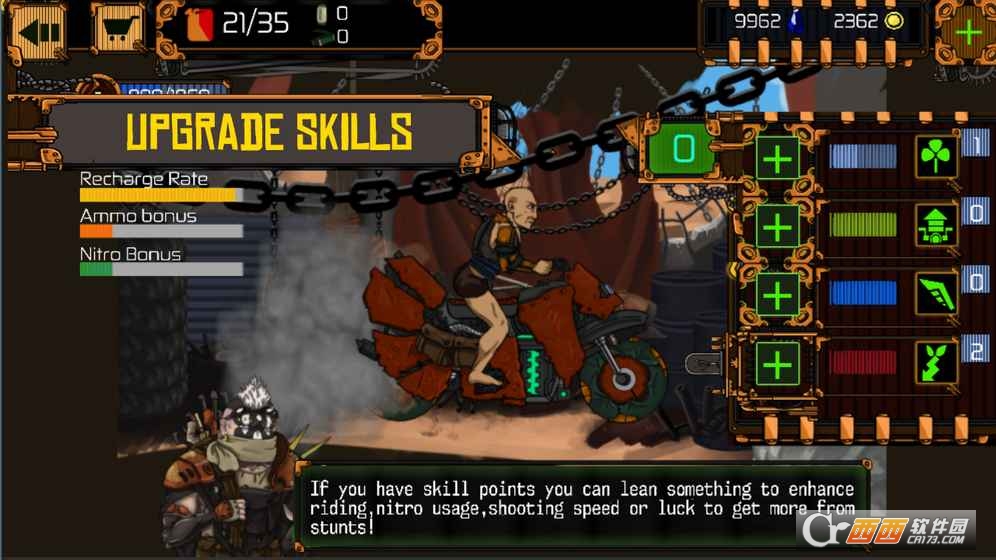
Task: Select the up-arrow vehicle skill icon
Action: 937,227
